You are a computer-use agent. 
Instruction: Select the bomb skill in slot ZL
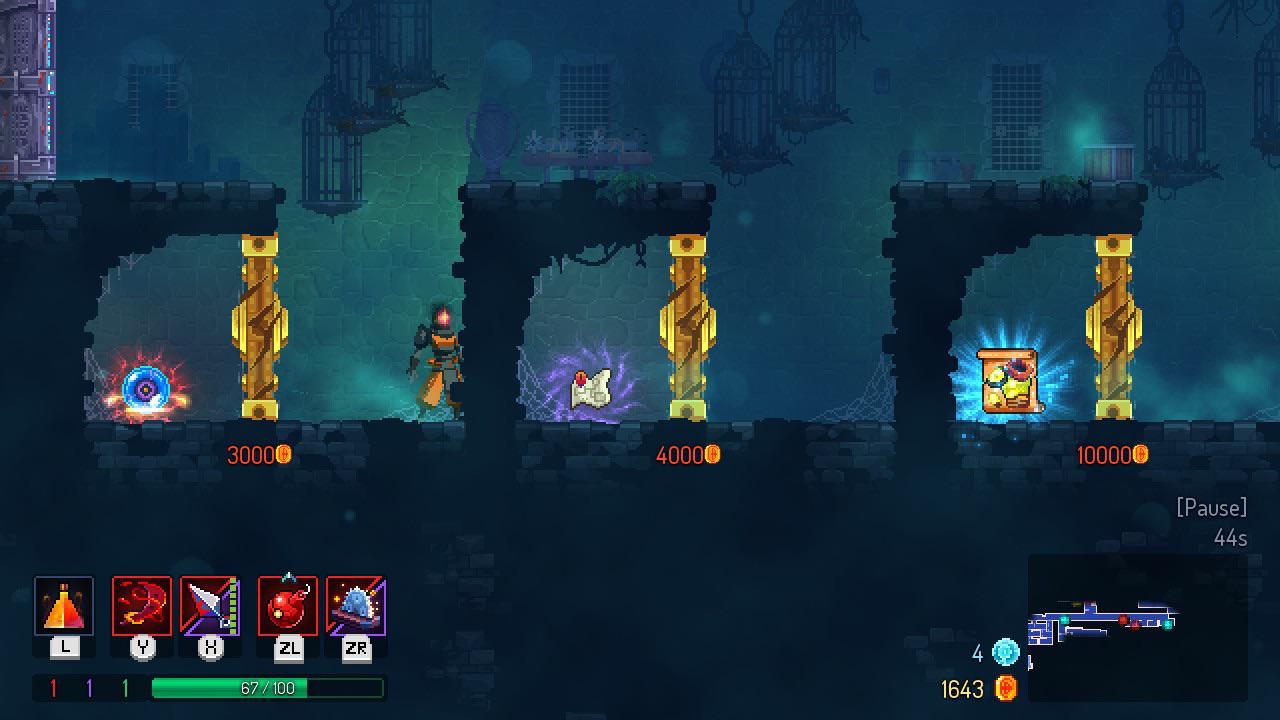291,605
